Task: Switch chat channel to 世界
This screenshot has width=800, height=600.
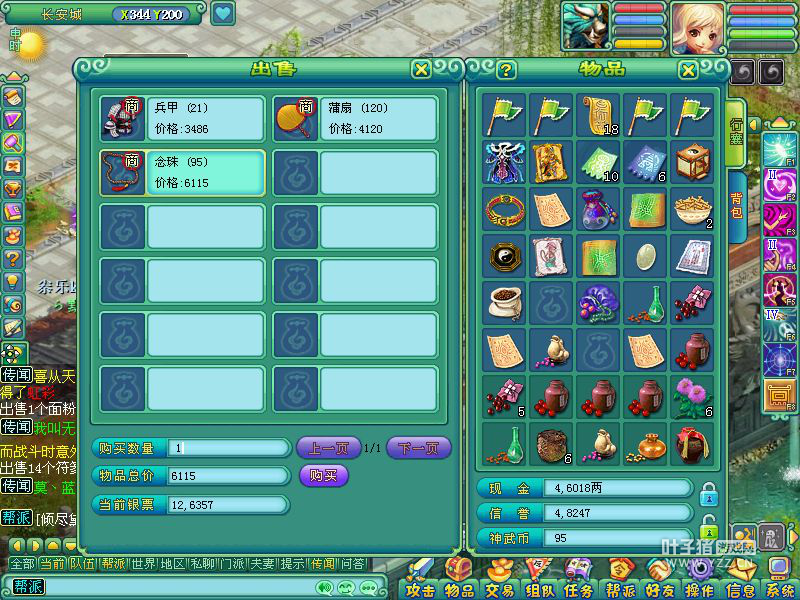Action: pyautogui.click(x=143, y=564)
